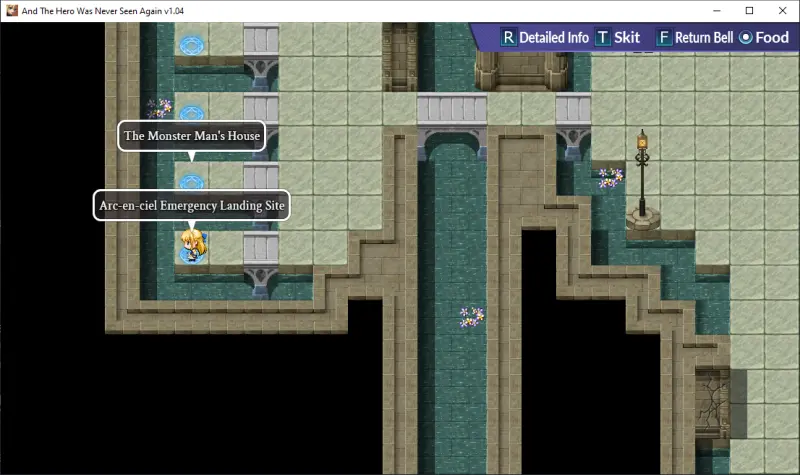Start a Skit from the top bar
This screenshot has height=475, width=800.
pos(618,38)
